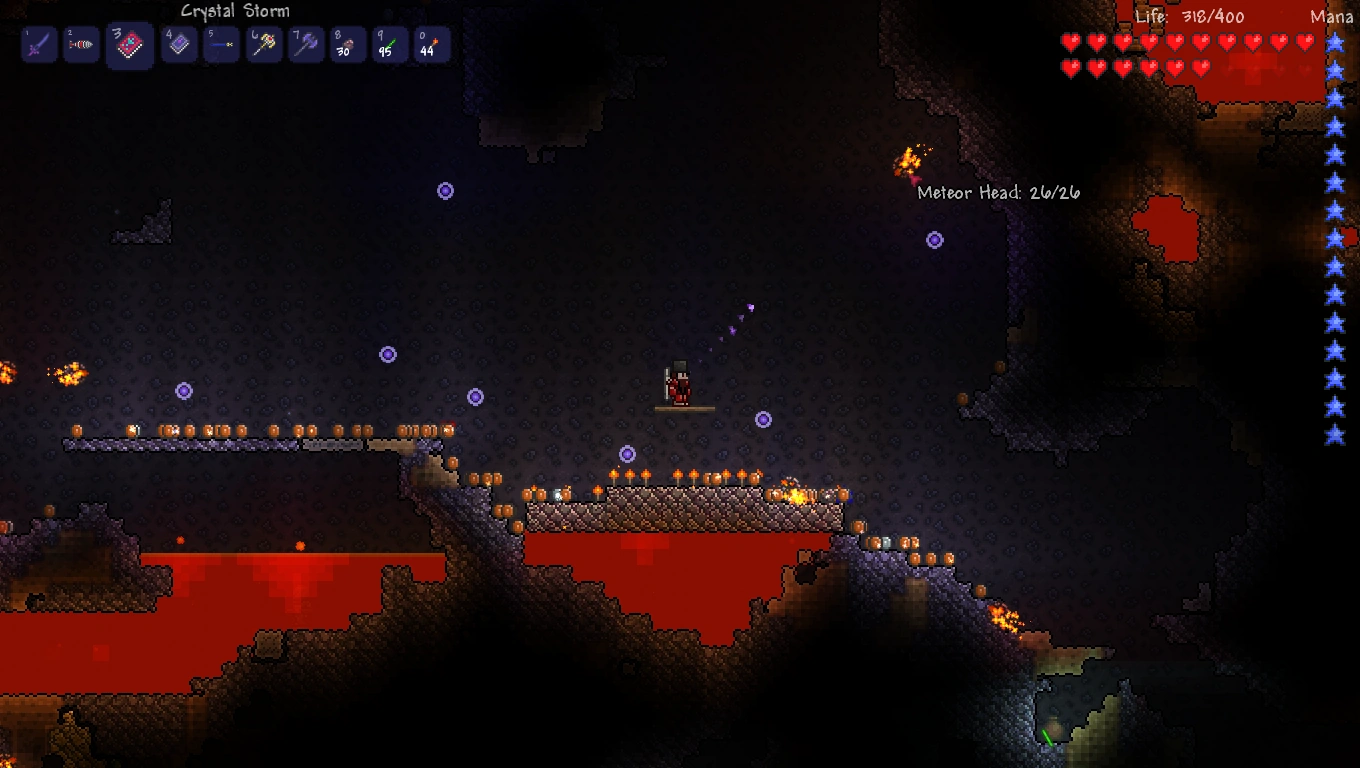Select the purple sword in hotbar slot 1
The image size is (1360, 768).
pyautogui.click(x=39, y=45)
